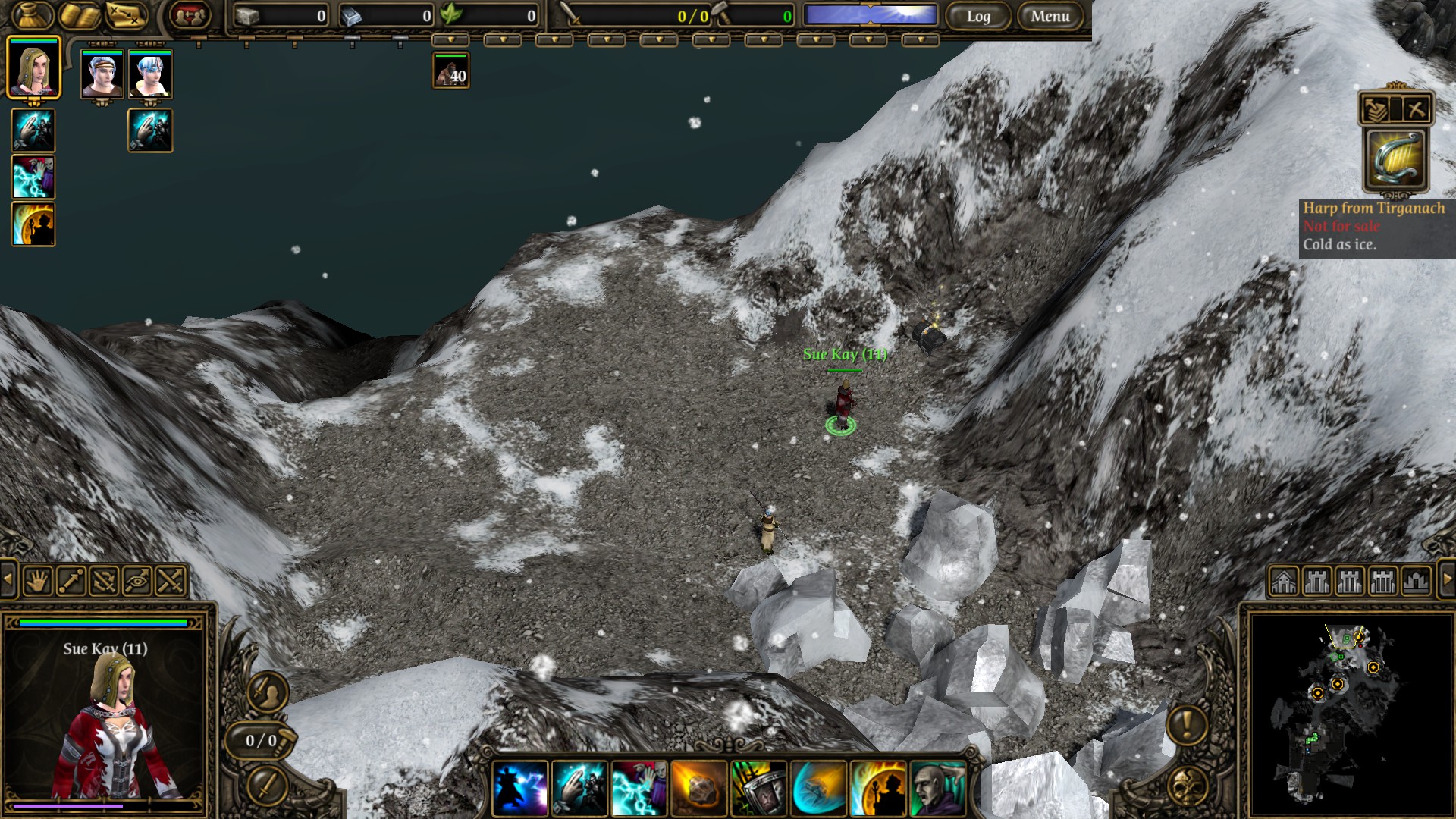Open the spellbook journal icon
This screenshot has height=819, width=1456.
[80, 15]
